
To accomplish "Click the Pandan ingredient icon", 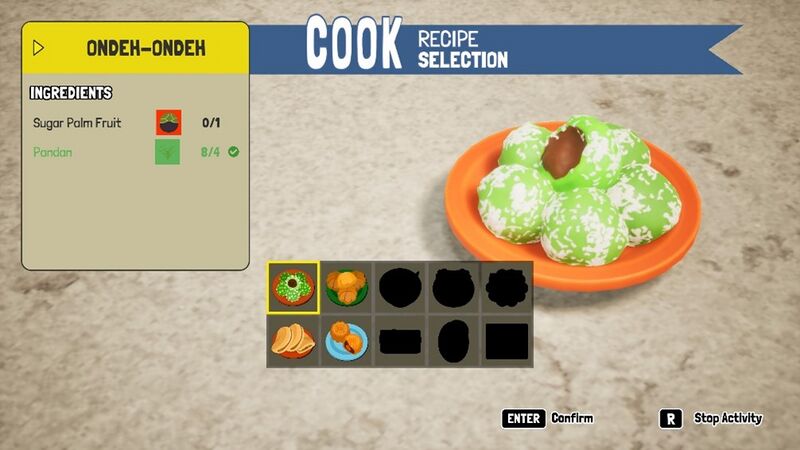I will (x=168, y=152).
